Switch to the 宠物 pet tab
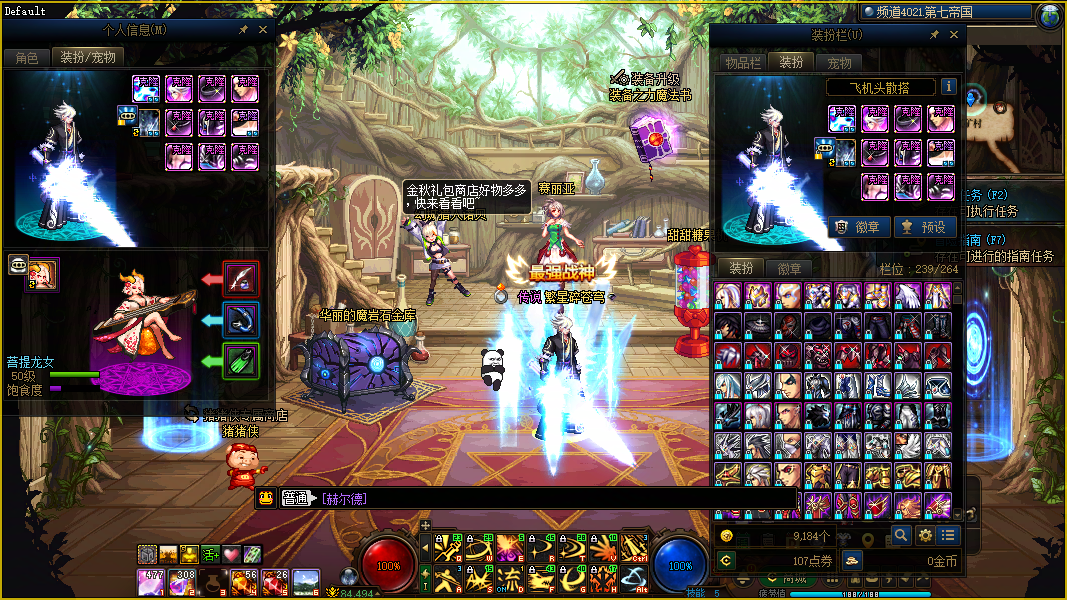The width and height of the screenshot is (1067, 600). [839, 62]
